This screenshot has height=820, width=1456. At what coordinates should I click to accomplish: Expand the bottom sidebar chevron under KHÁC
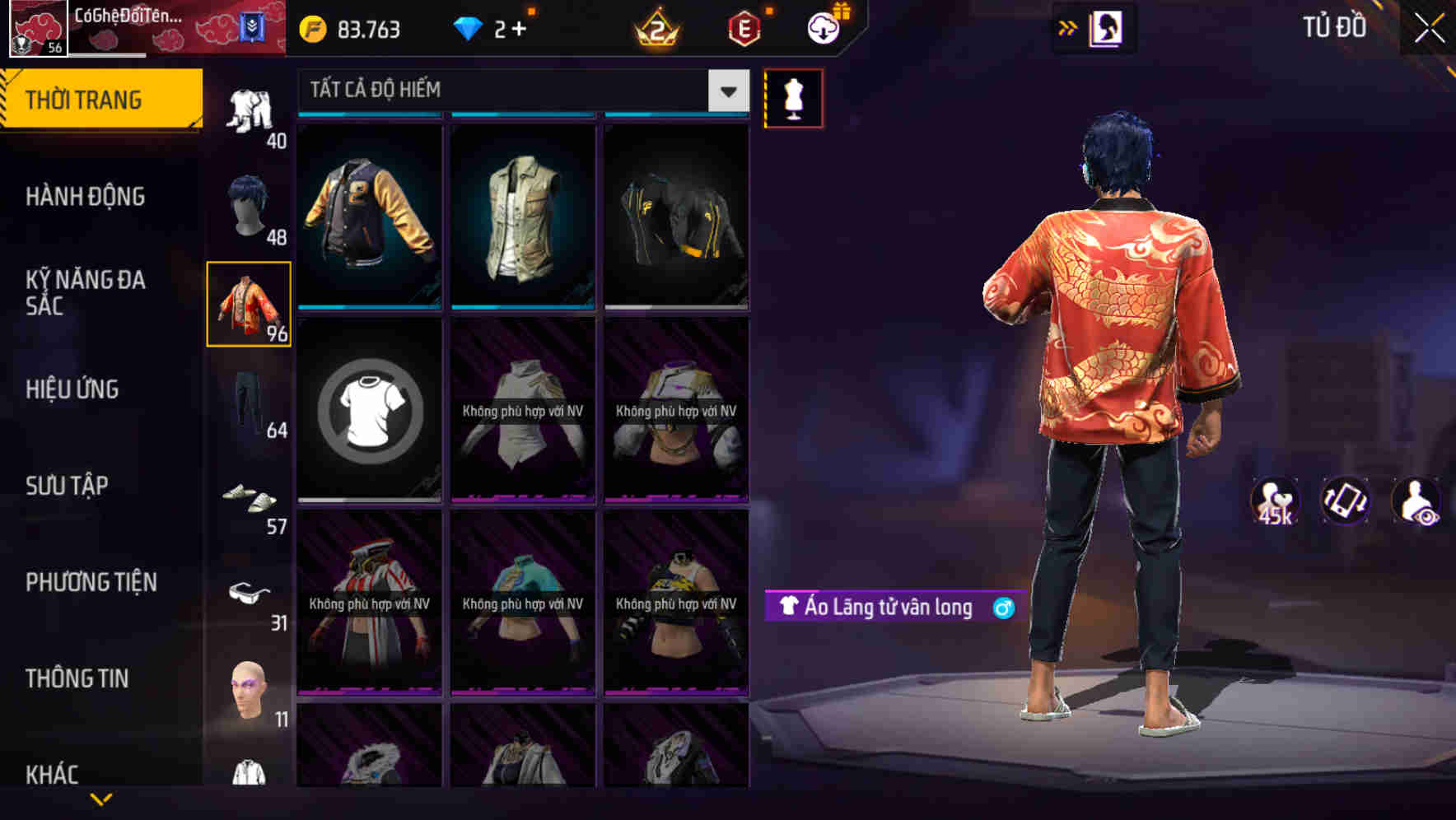coord(100,800)
